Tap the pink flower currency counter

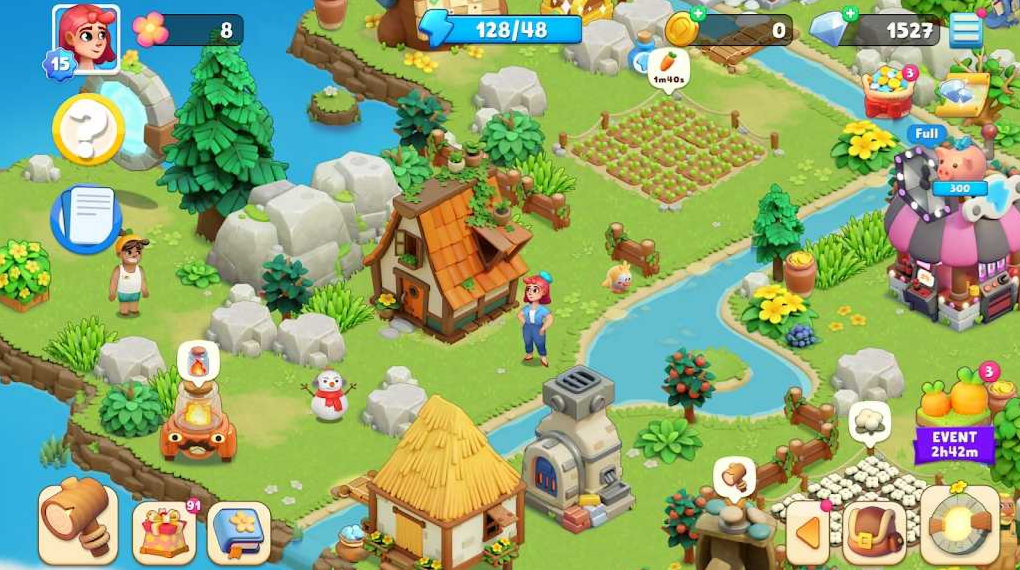tap(188, 30)
